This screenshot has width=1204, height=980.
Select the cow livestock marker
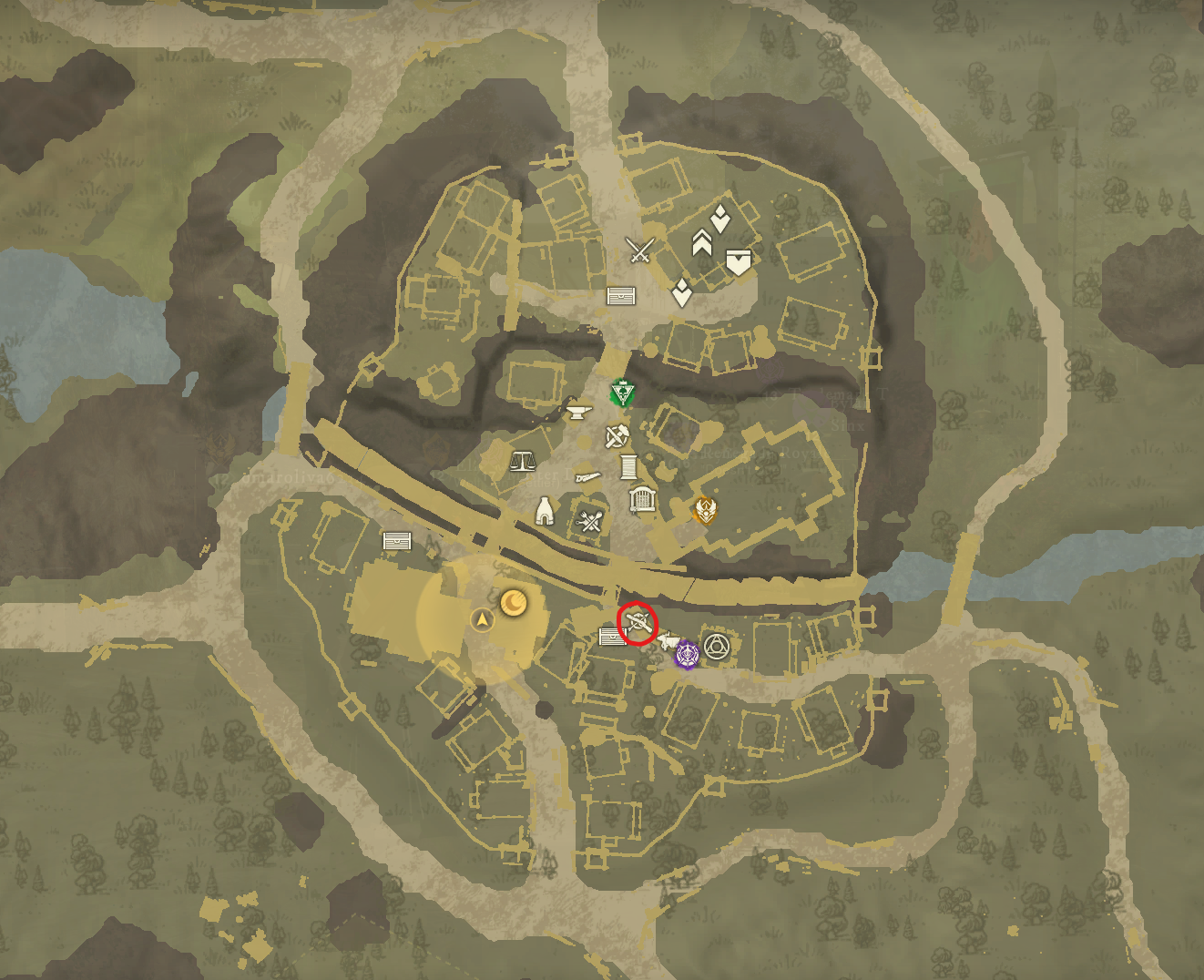[669, 640]
